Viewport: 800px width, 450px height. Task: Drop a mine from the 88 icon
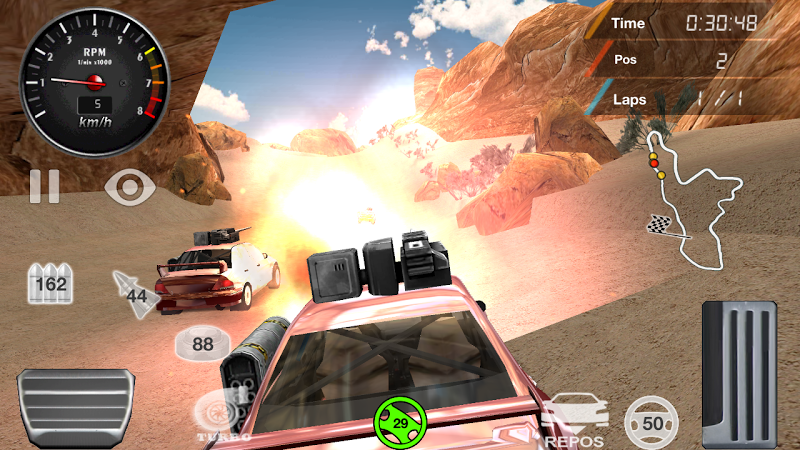[x=202, y=344]
